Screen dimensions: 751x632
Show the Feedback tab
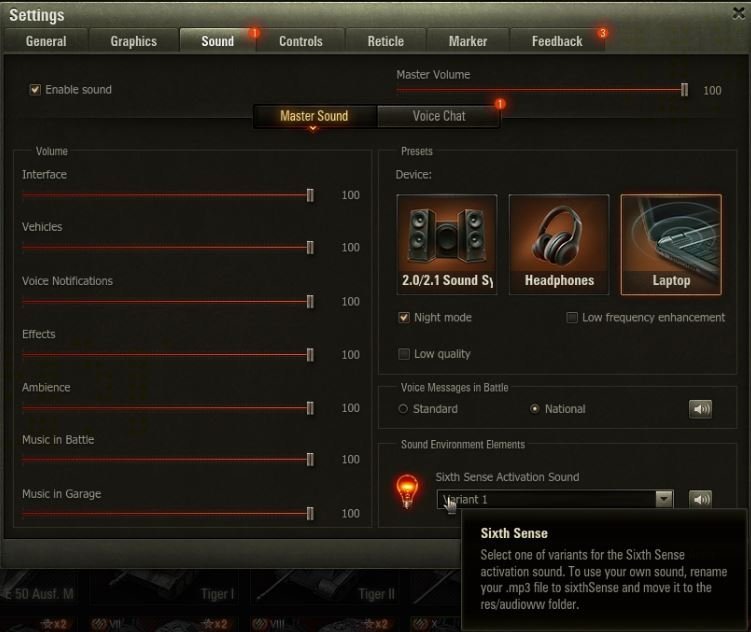tap(556, 41)
